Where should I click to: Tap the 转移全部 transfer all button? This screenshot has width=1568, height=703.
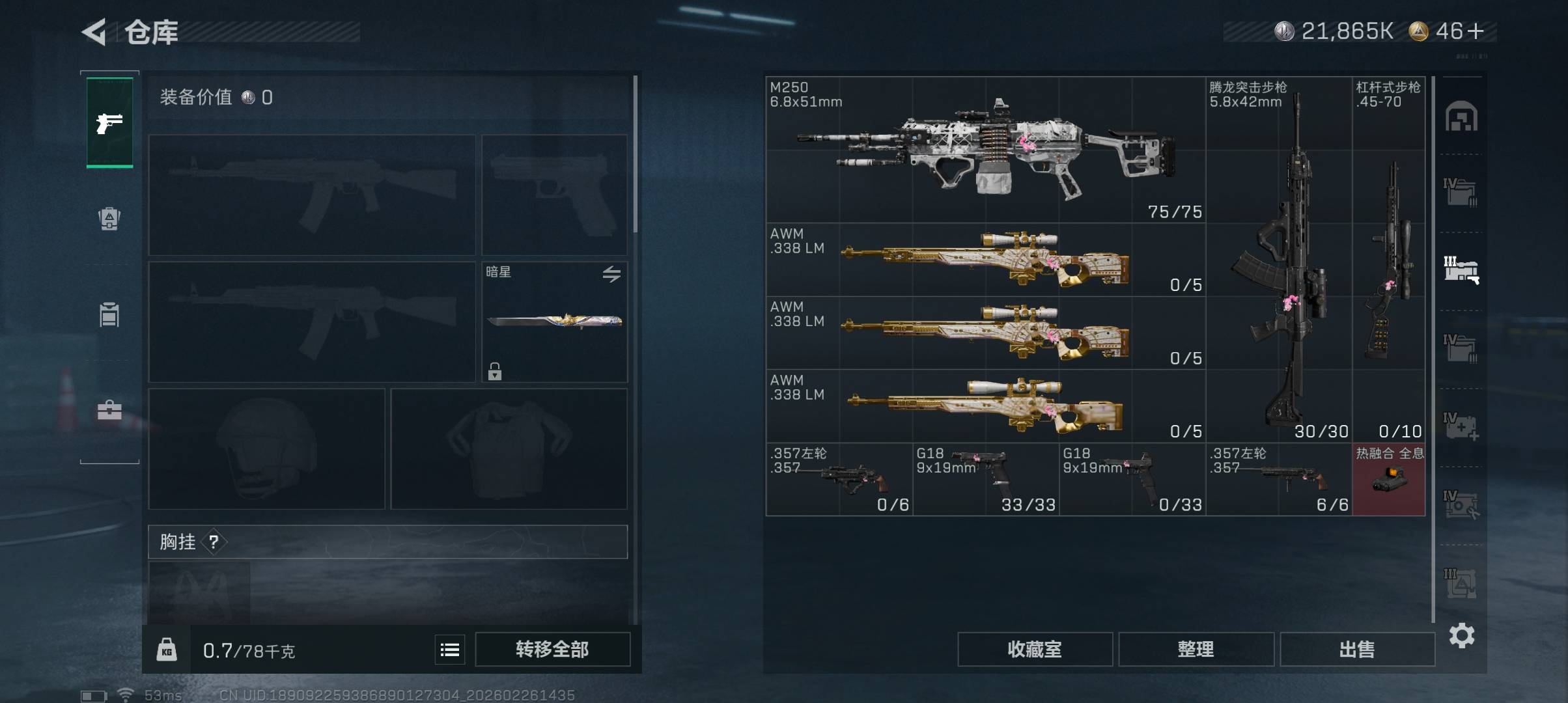pos(552,649)
